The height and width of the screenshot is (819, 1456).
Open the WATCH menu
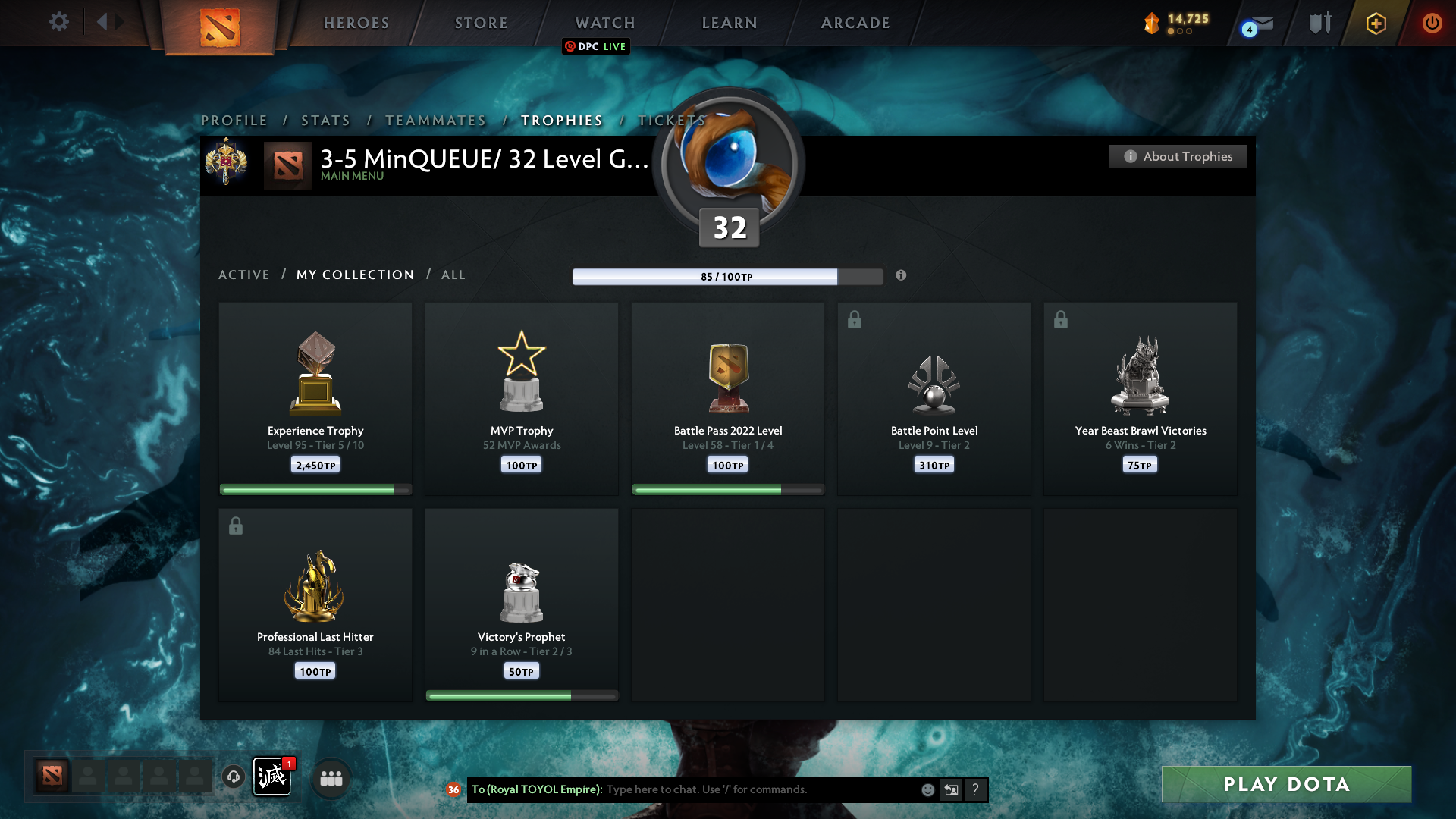604,23
